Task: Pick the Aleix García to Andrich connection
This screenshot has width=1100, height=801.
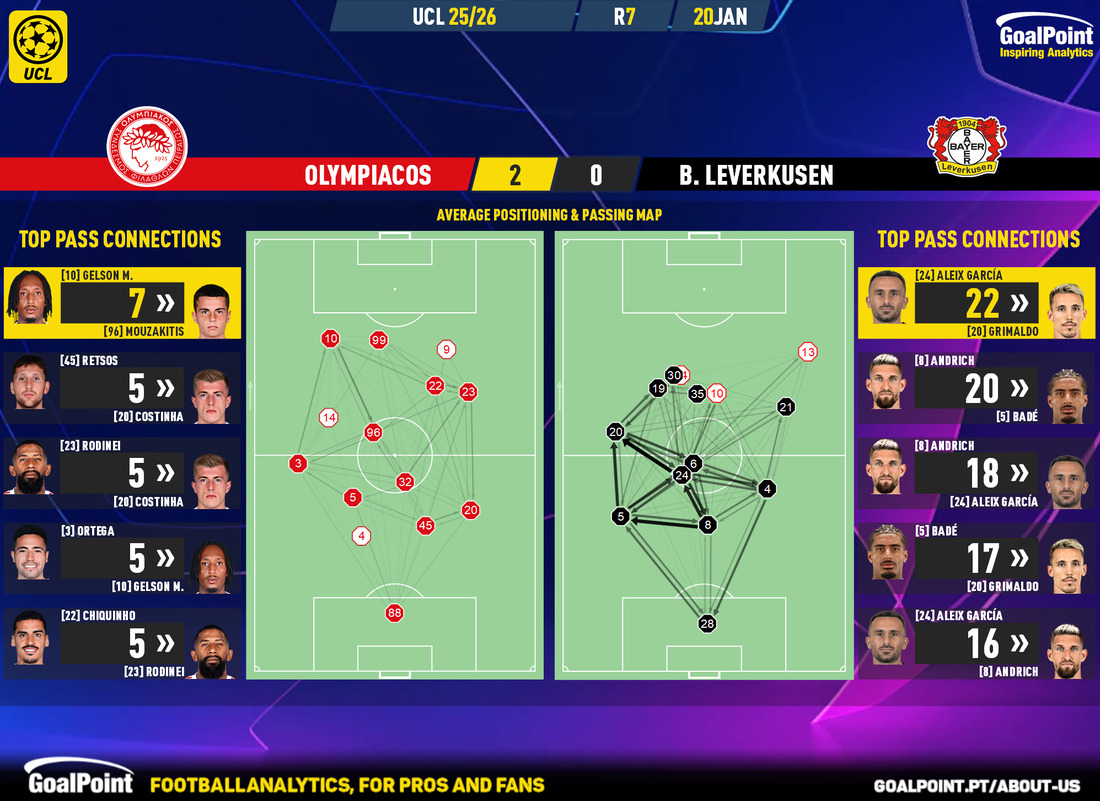Action: (x=977, y=643)
